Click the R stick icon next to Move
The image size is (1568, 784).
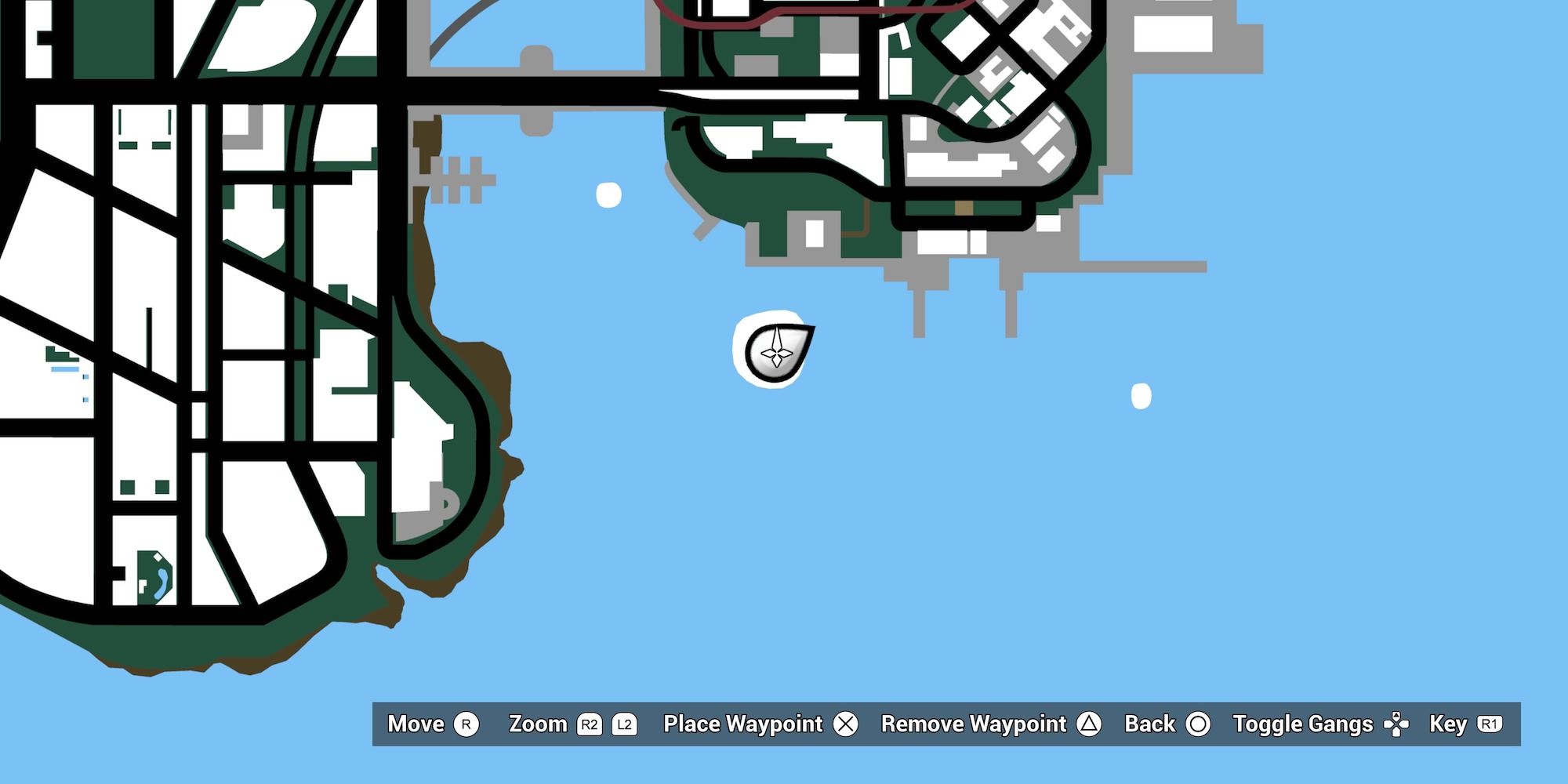pyautogui.click(x=468, y=724)
